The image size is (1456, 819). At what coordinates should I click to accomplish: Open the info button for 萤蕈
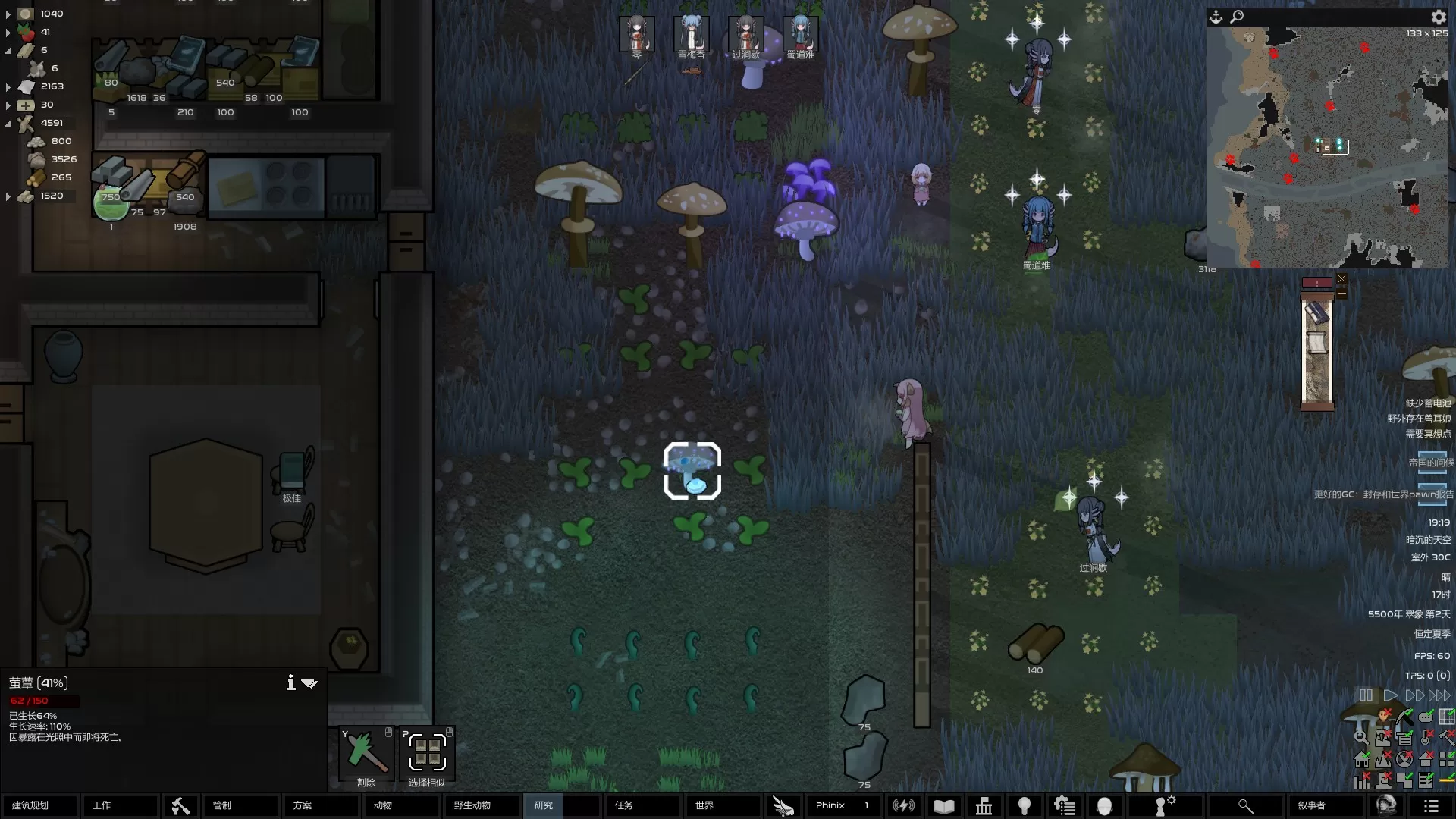click(290, 683)
